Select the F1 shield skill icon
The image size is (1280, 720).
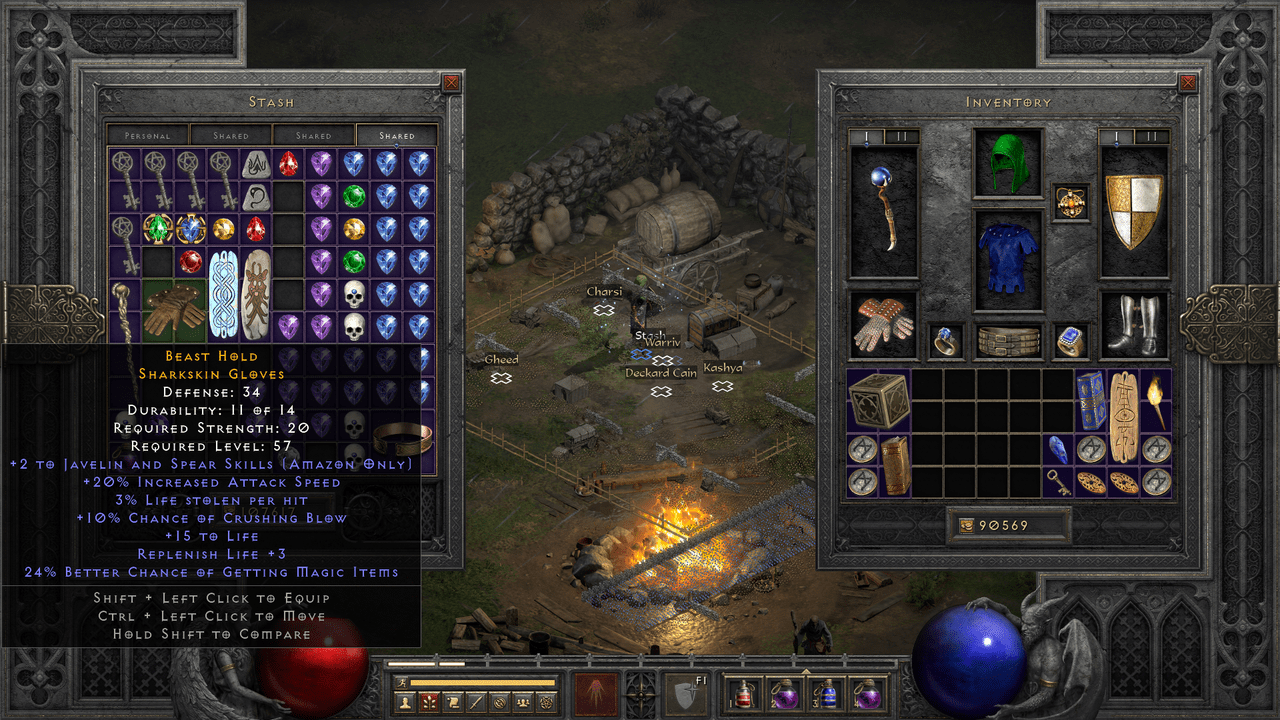pyautogui.click(x=685, y=694)
